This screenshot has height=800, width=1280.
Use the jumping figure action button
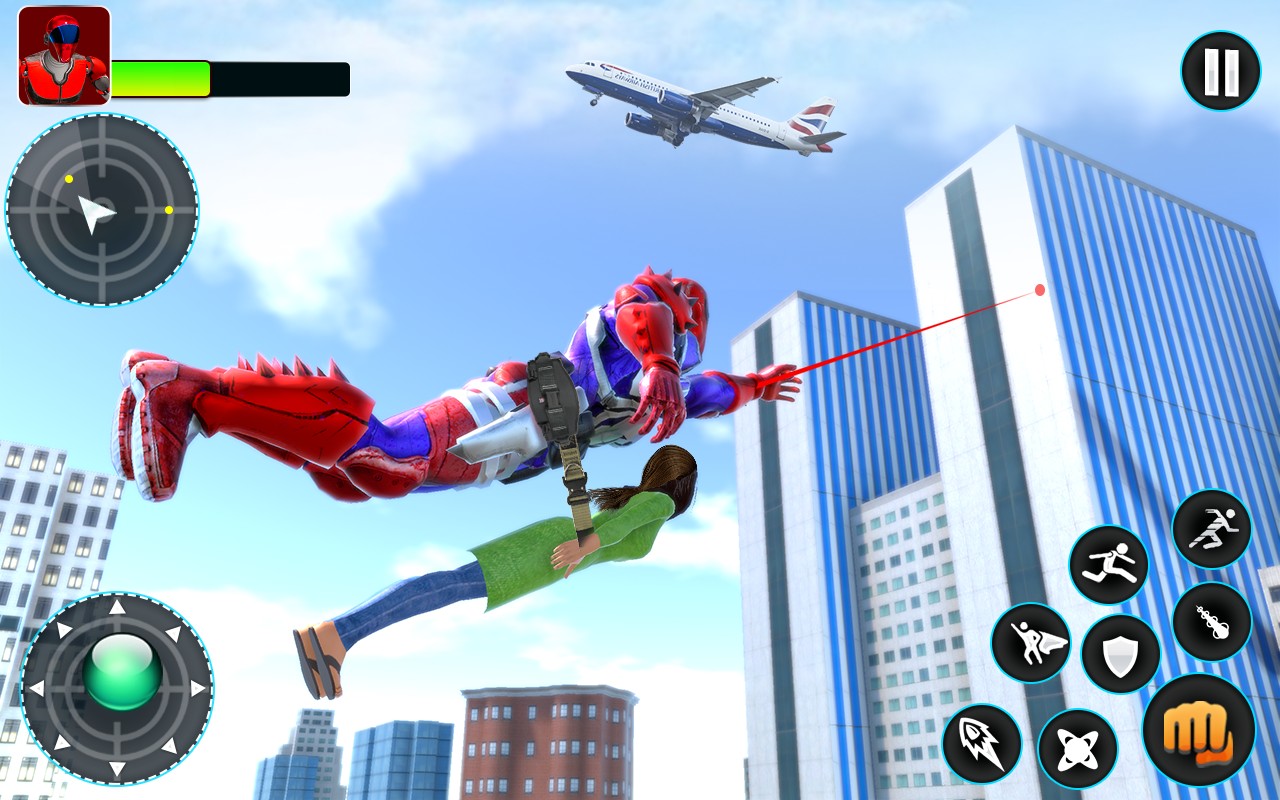tap(1108, 565)
